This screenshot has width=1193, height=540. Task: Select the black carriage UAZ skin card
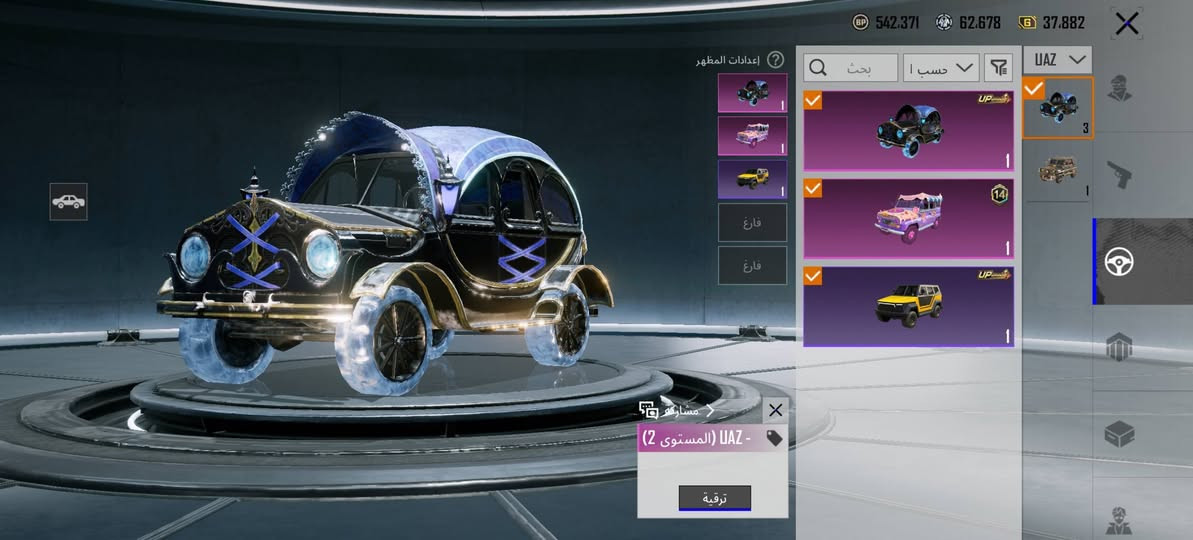[908, 131]
